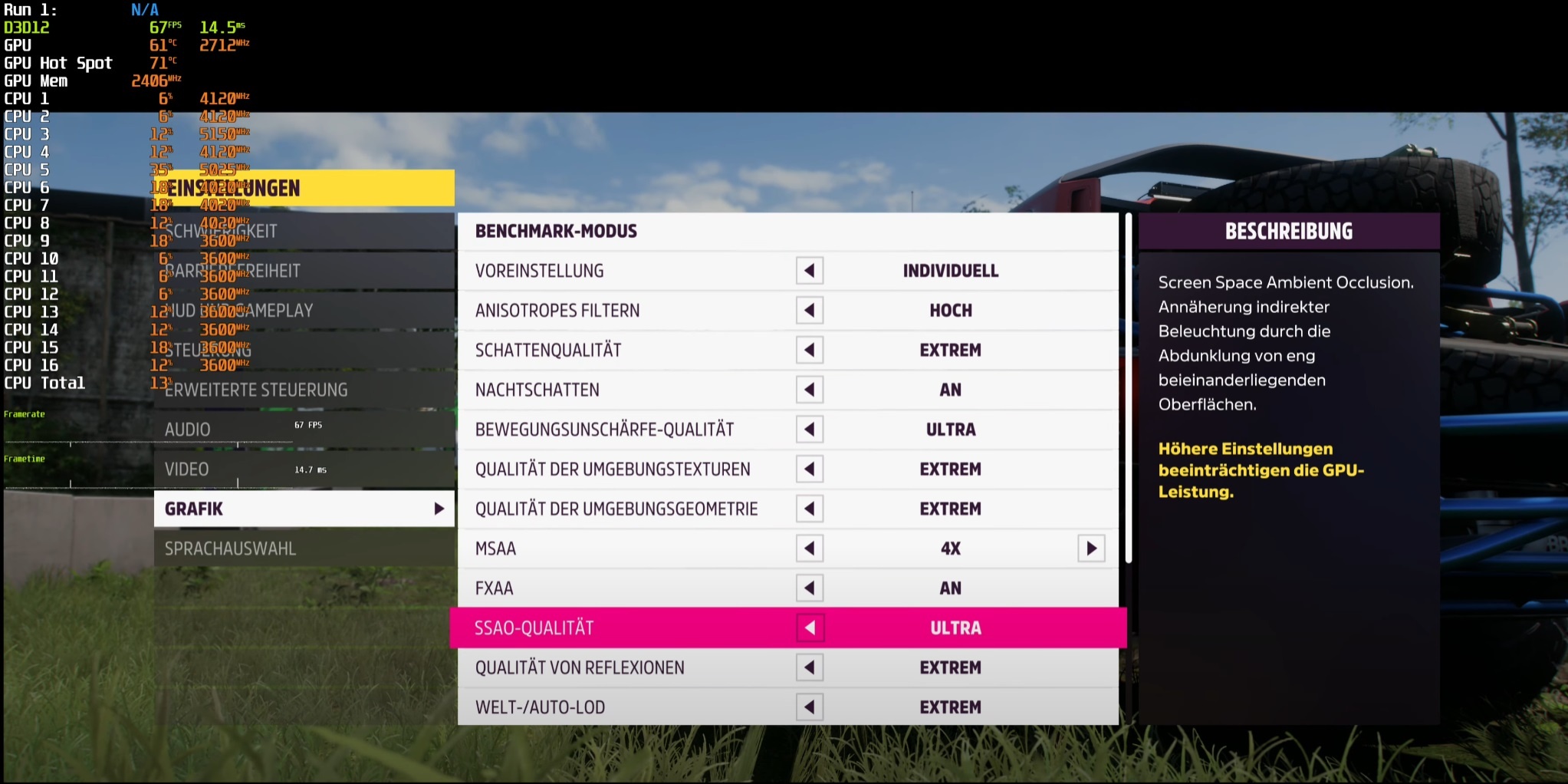
Task: Reduce Anisotropes Filtern level
Action: [810, 311]
